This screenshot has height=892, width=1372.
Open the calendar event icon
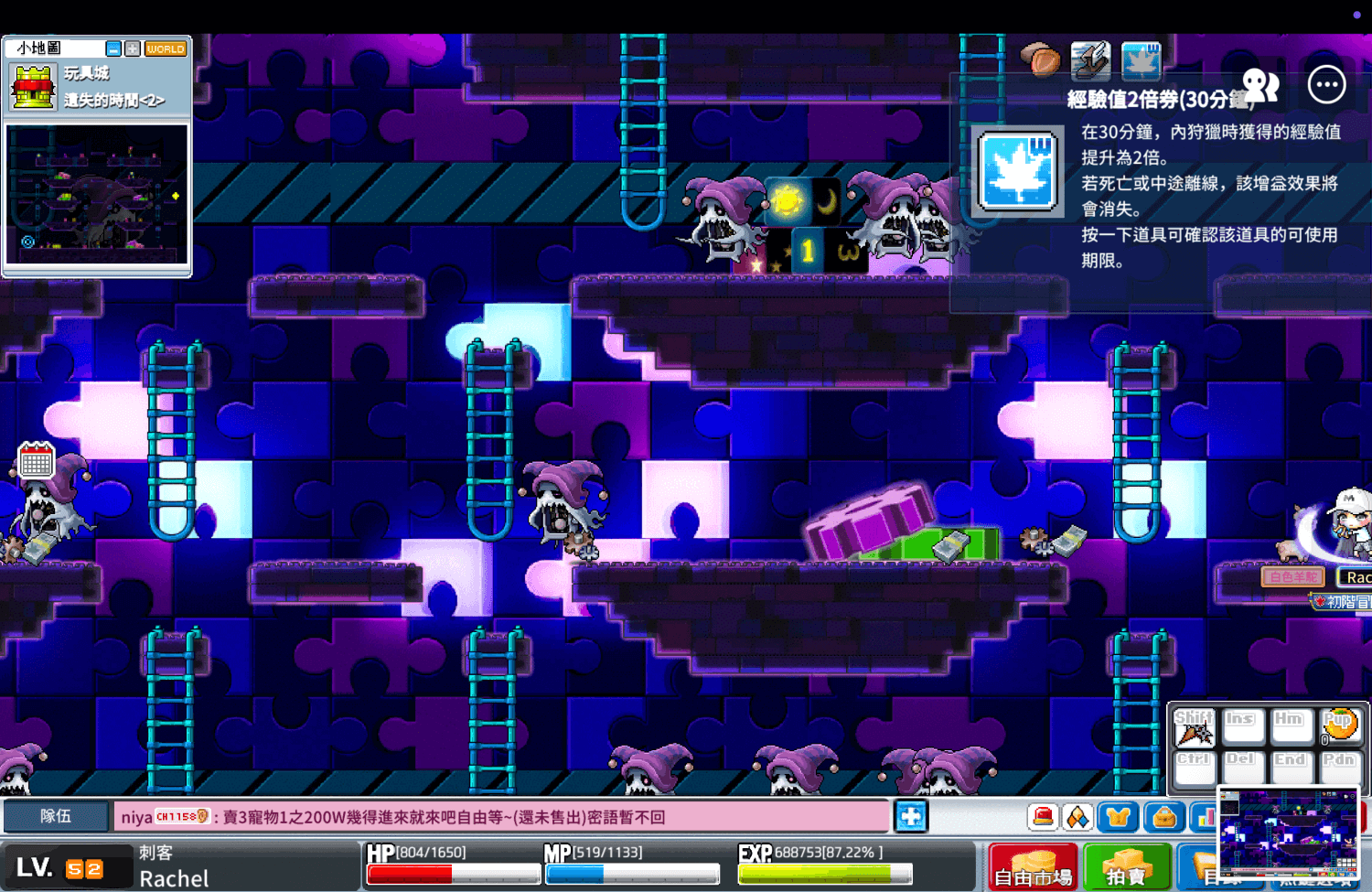click(37, 460)
